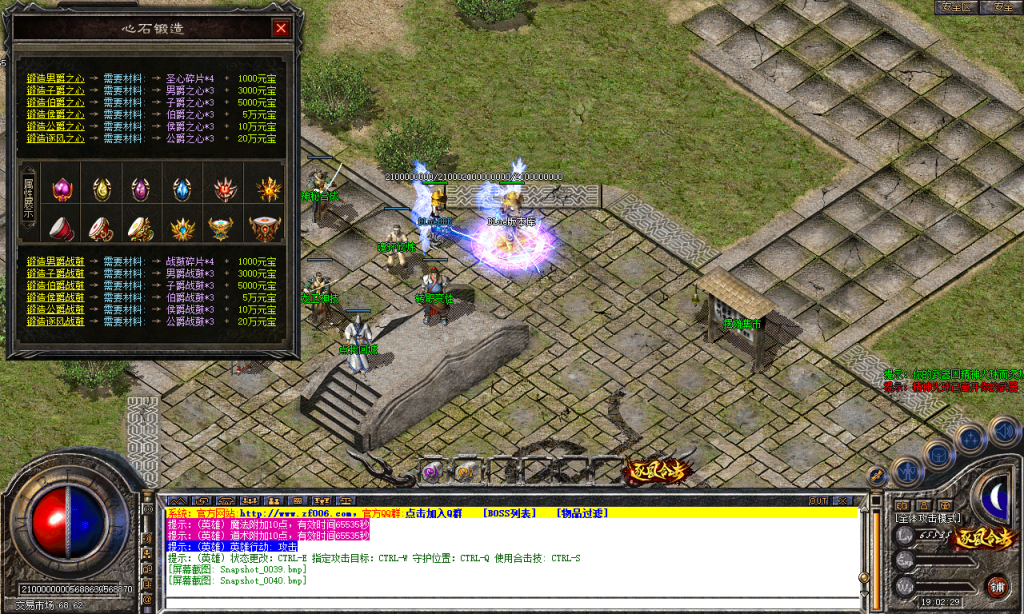Image resolution: width=1024 pixels, height=614 pixels.
Task: Click the 锻造伯爵之心 forging link
Action: tap(56, 102)
